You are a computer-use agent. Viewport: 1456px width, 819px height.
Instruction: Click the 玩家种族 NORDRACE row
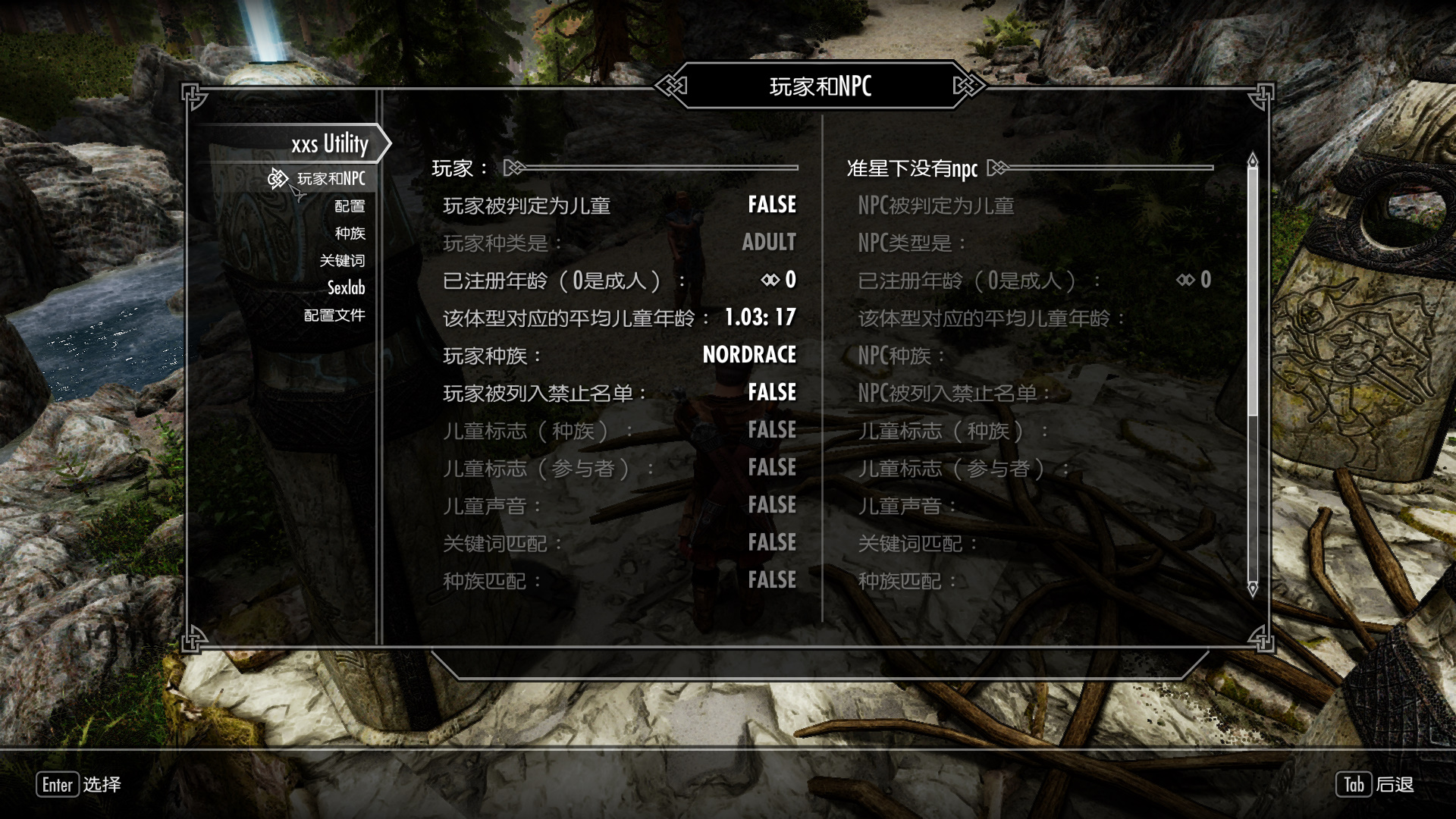click(619, 355)
